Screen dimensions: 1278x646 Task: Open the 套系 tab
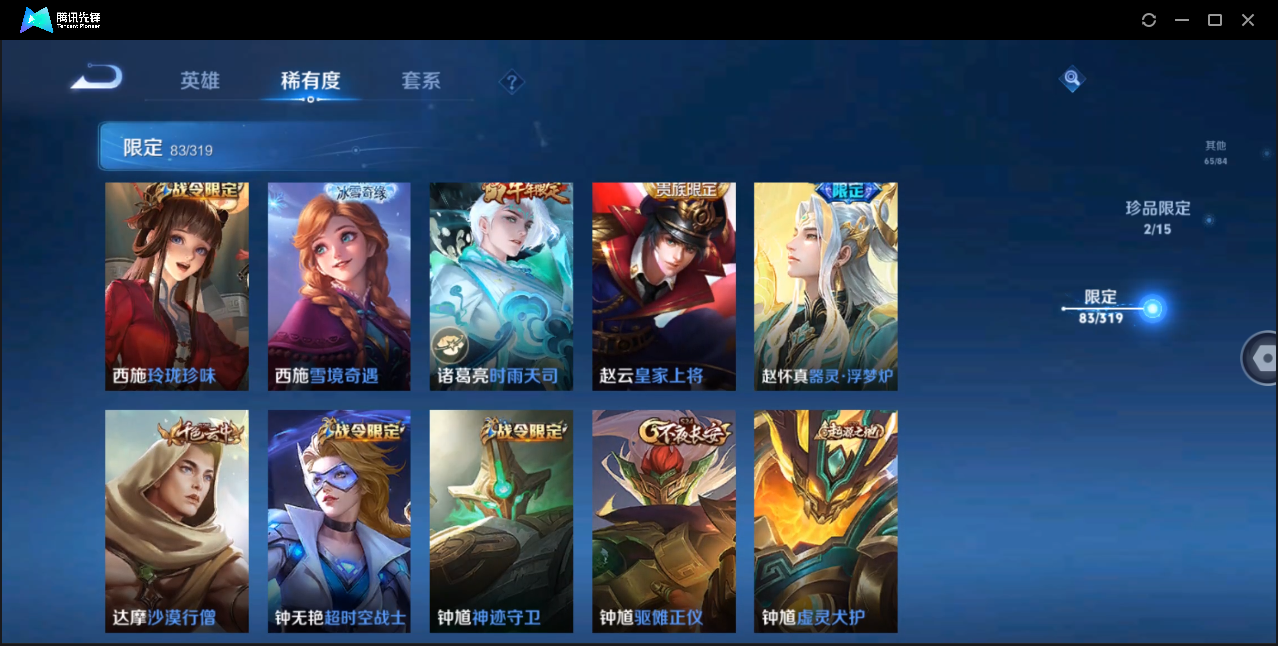421,81
